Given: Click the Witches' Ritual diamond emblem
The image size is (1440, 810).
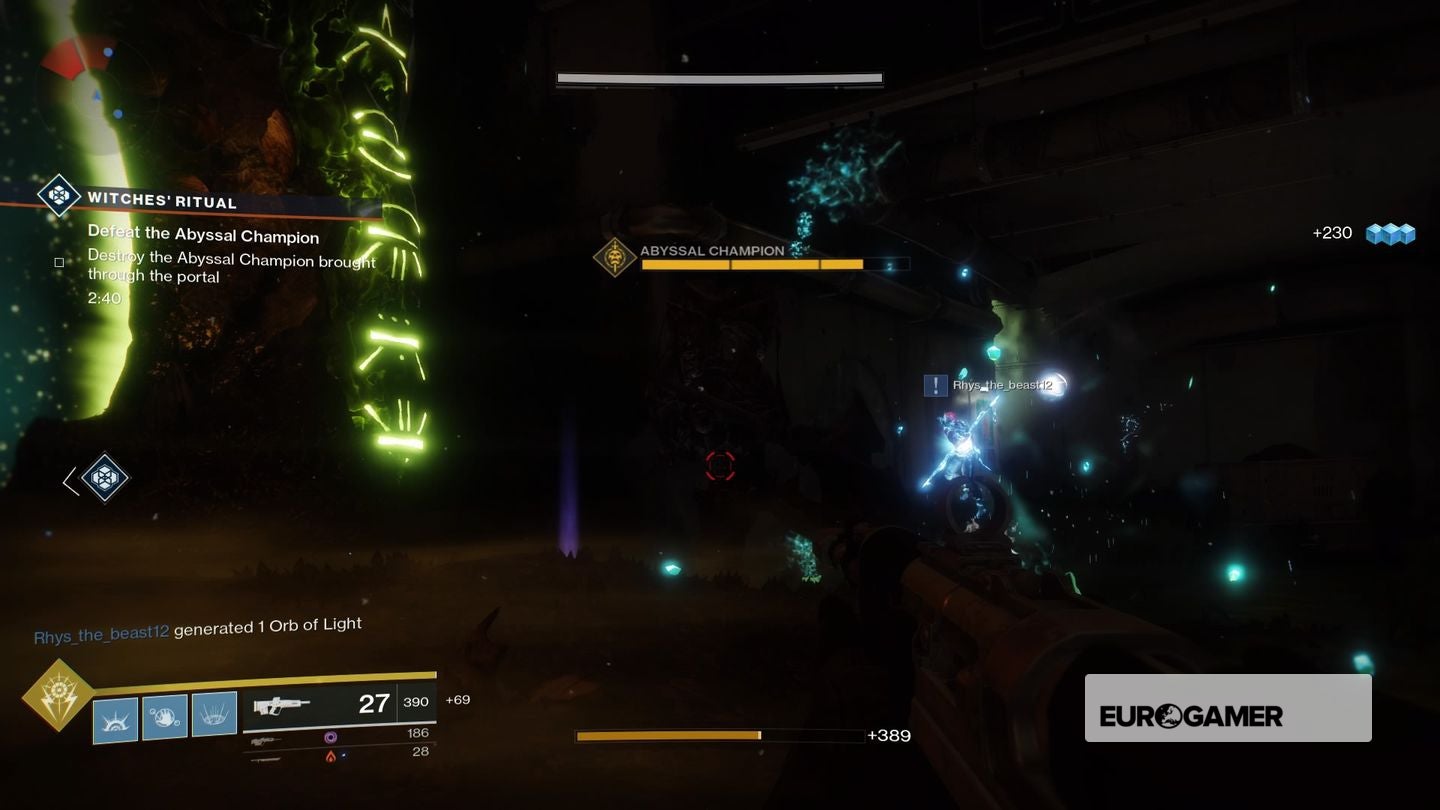Looking at the screenshot, I should coord(57,196).
